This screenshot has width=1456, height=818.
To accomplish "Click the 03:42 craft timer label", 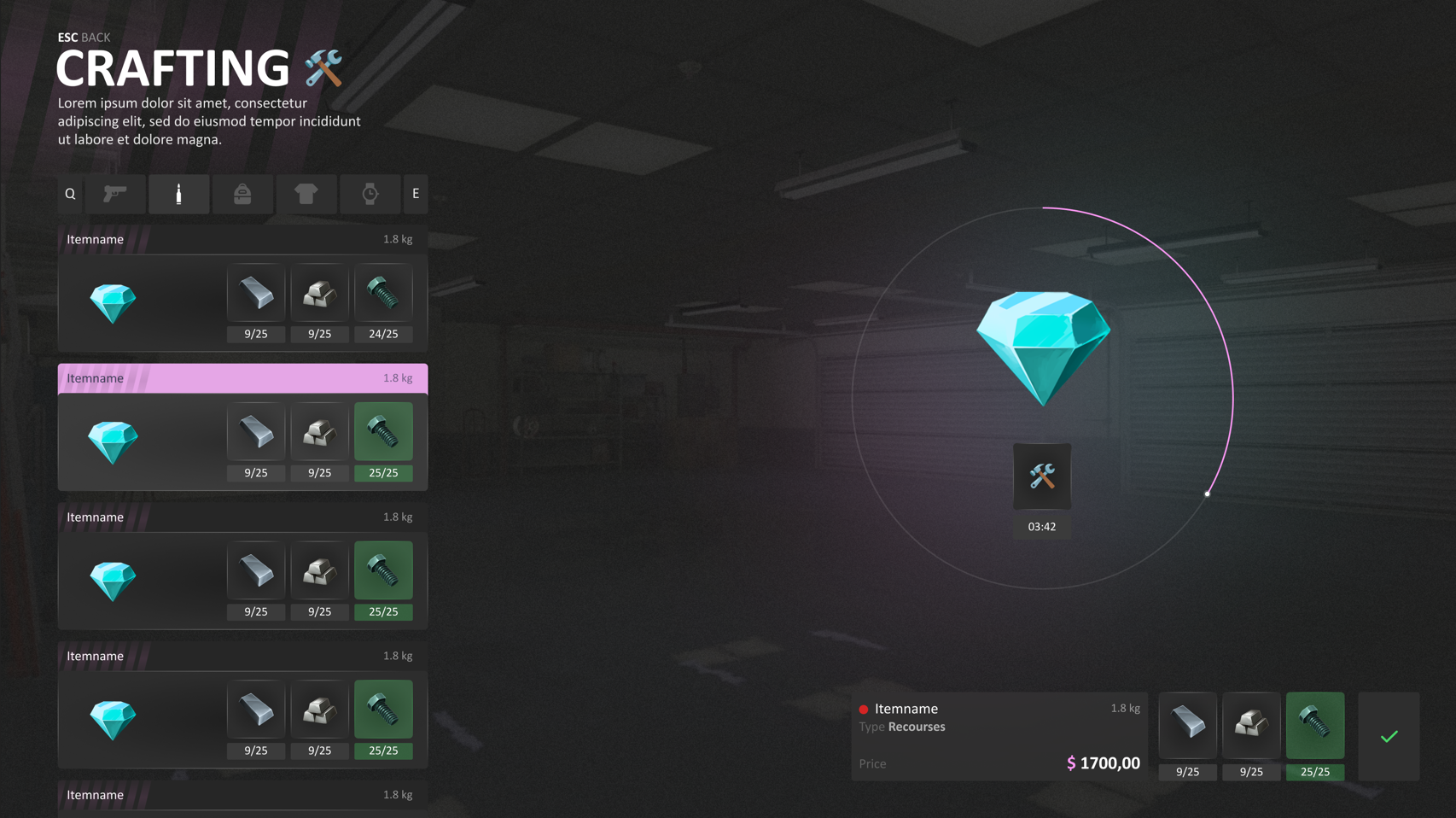I will point(1042,527).
